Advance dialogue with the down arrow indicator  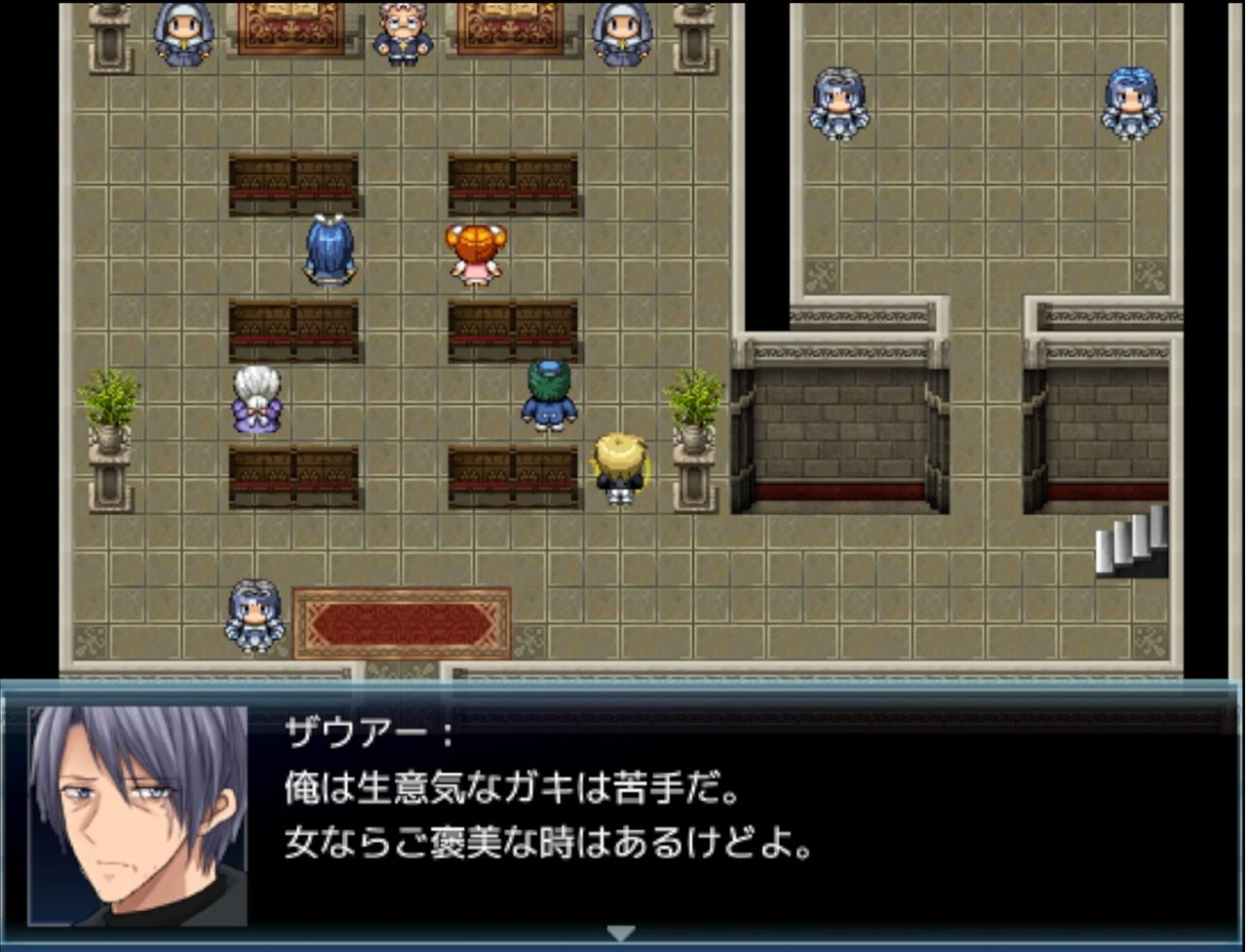620,934
